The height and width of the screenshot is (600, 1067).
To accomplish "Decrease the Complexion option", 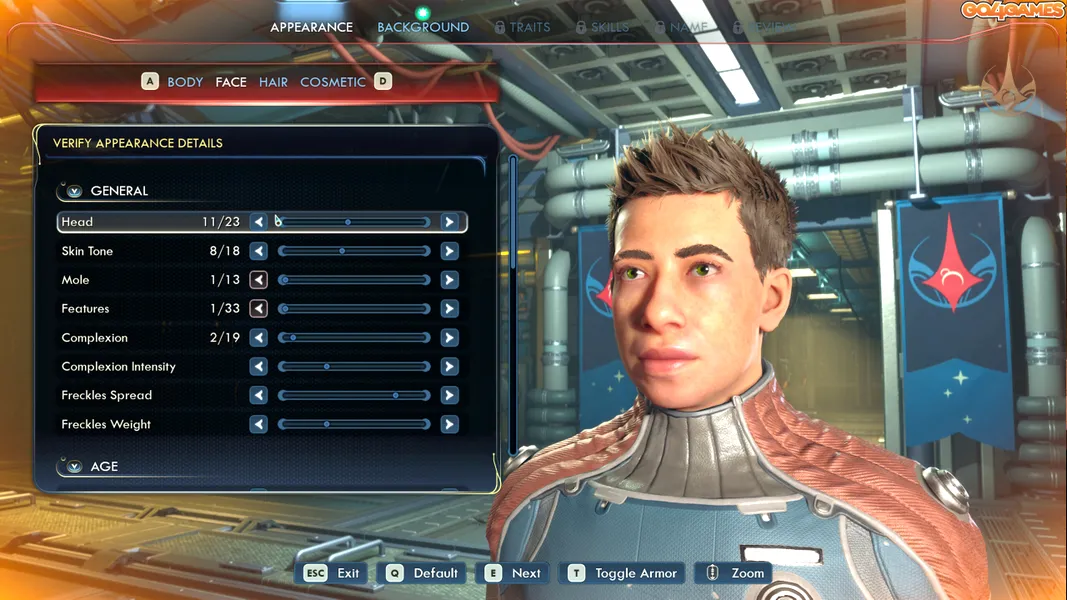I will (x=259, y=338).
